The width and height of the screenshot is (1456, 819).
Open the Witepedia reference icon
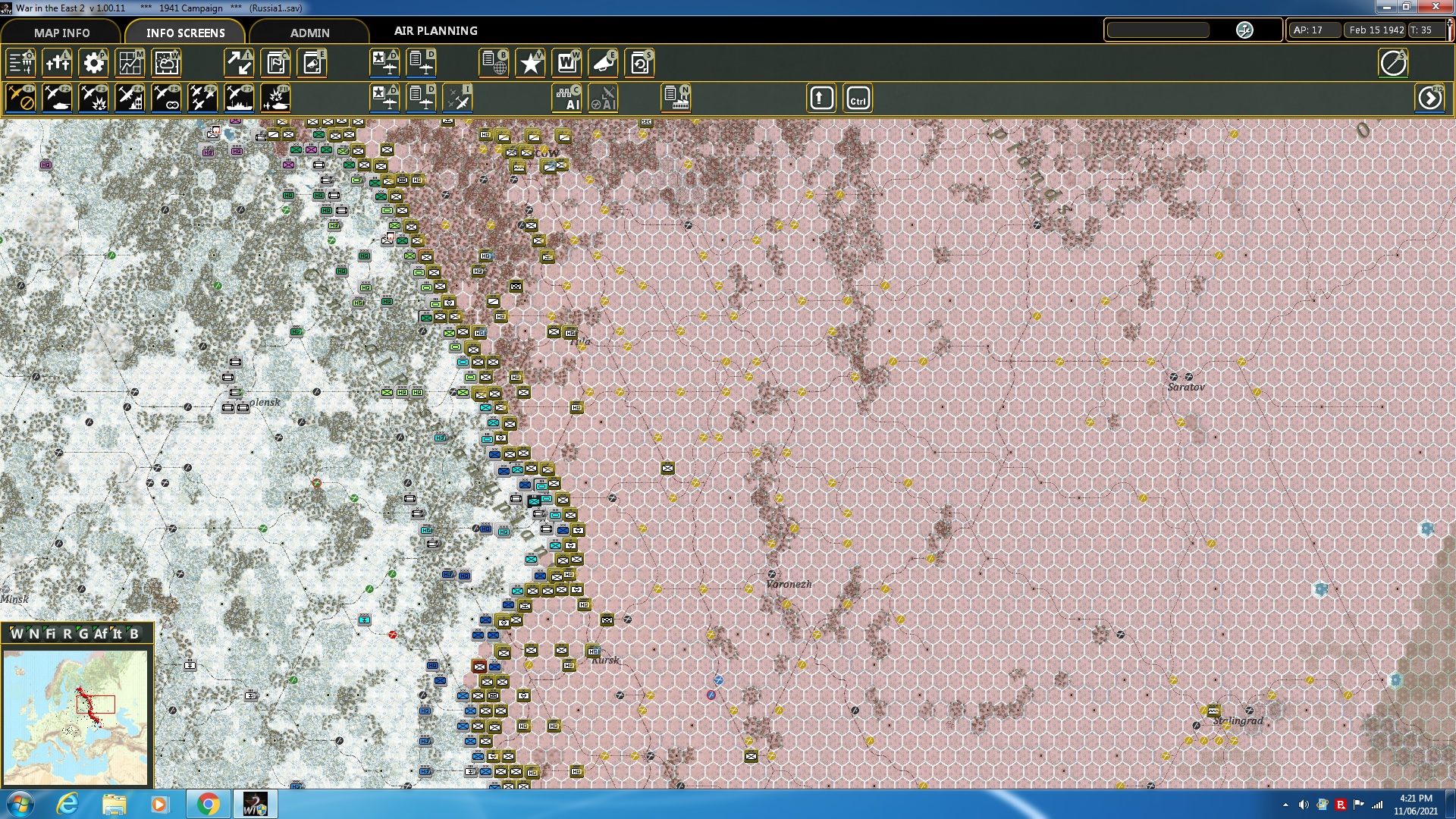tap(566, 63)
